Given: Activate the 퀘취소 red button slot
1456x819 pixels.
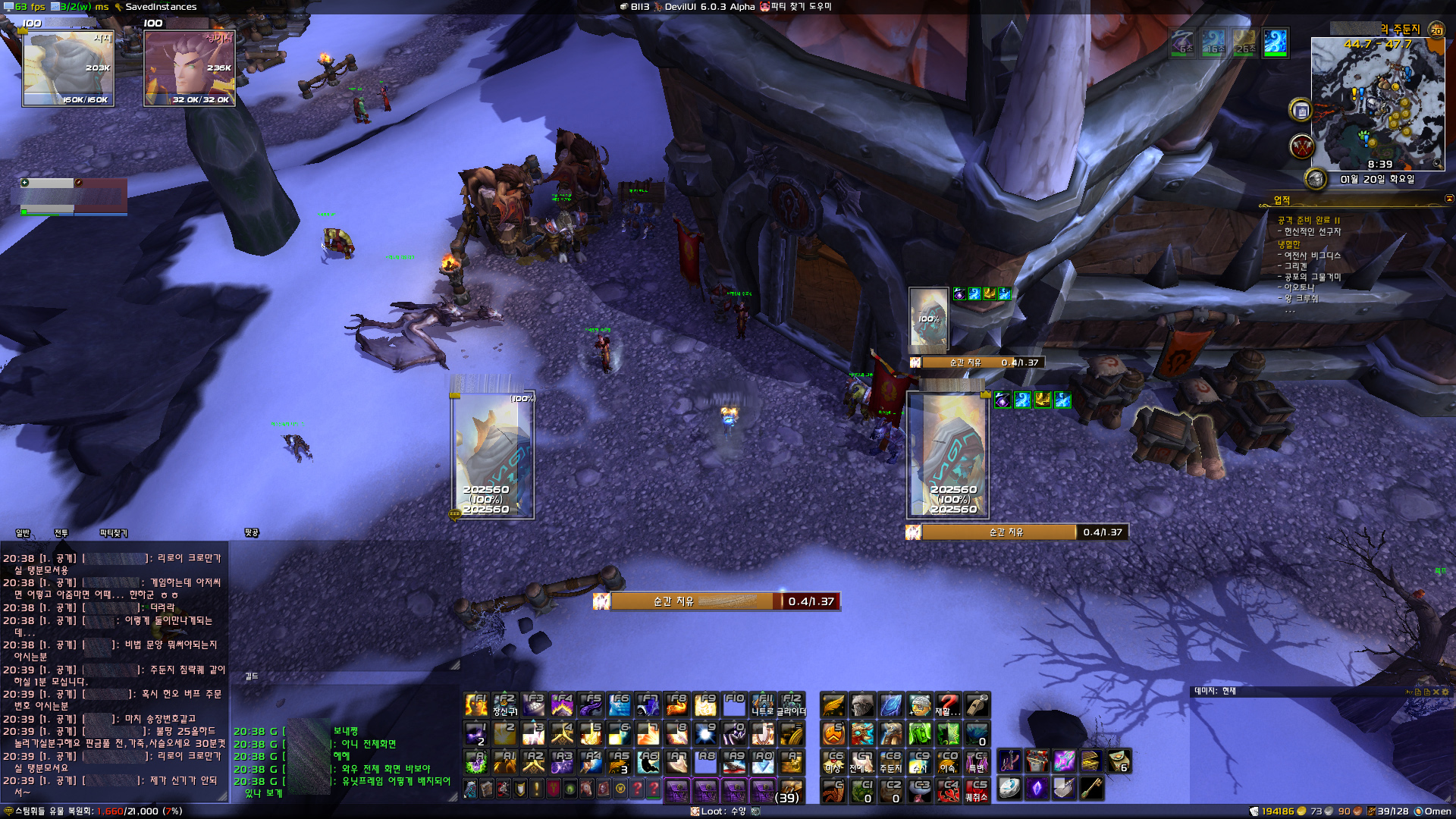Looking at the screenshot, I should pos(977,791).
